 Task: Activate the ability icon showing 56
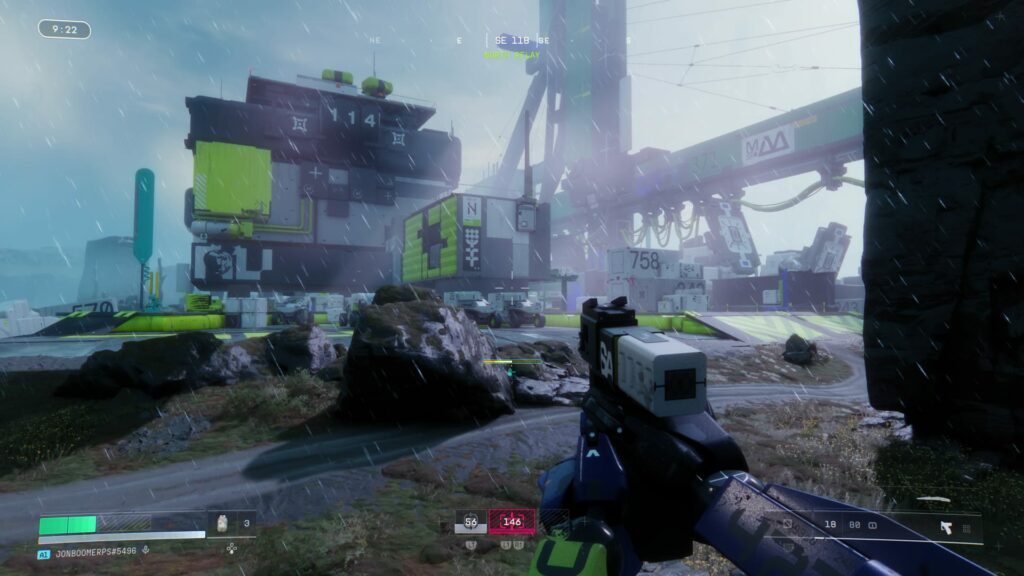click(x=470, y=521)
